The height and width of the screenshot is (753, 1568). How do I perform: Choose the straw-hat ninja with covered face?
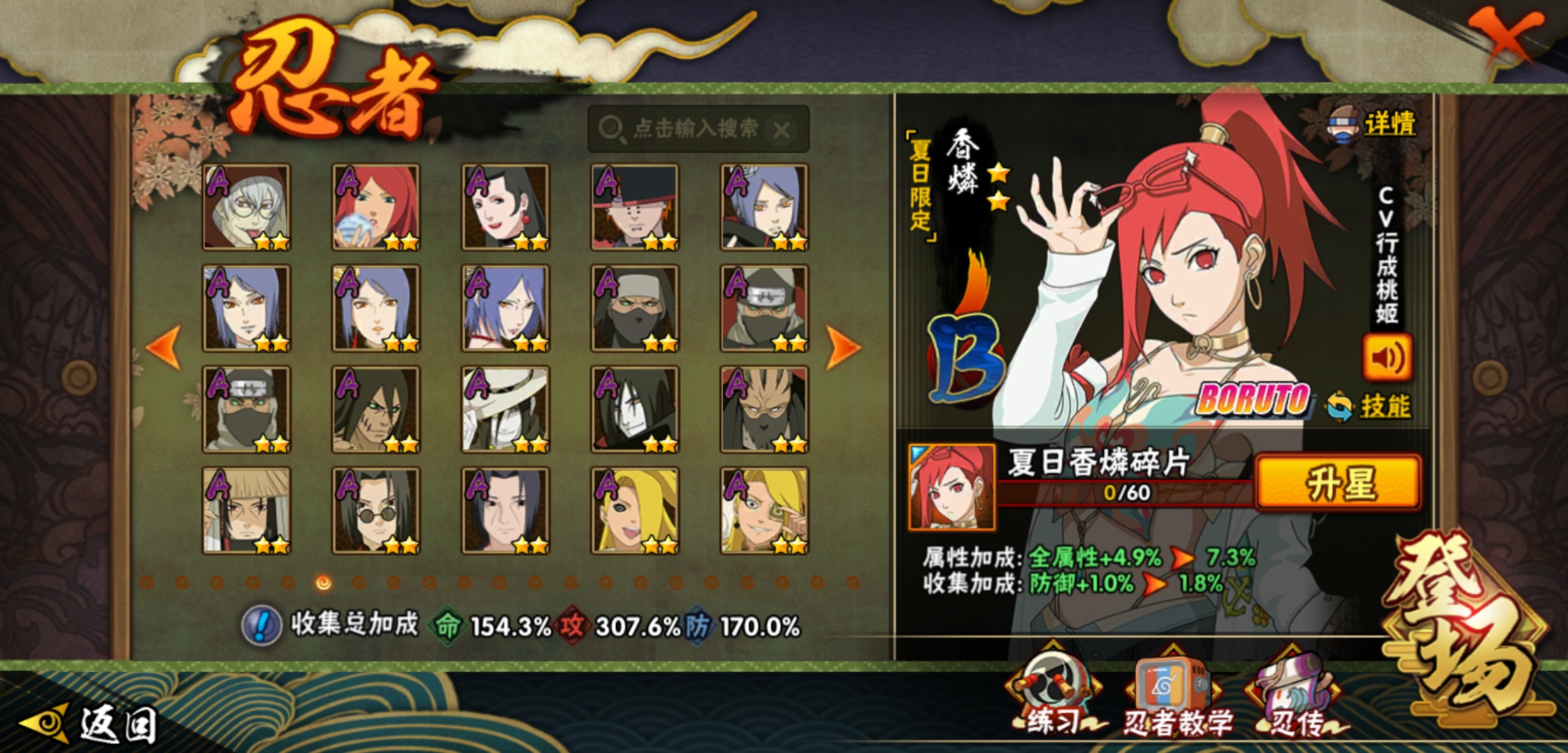click(x=246, y=510)
